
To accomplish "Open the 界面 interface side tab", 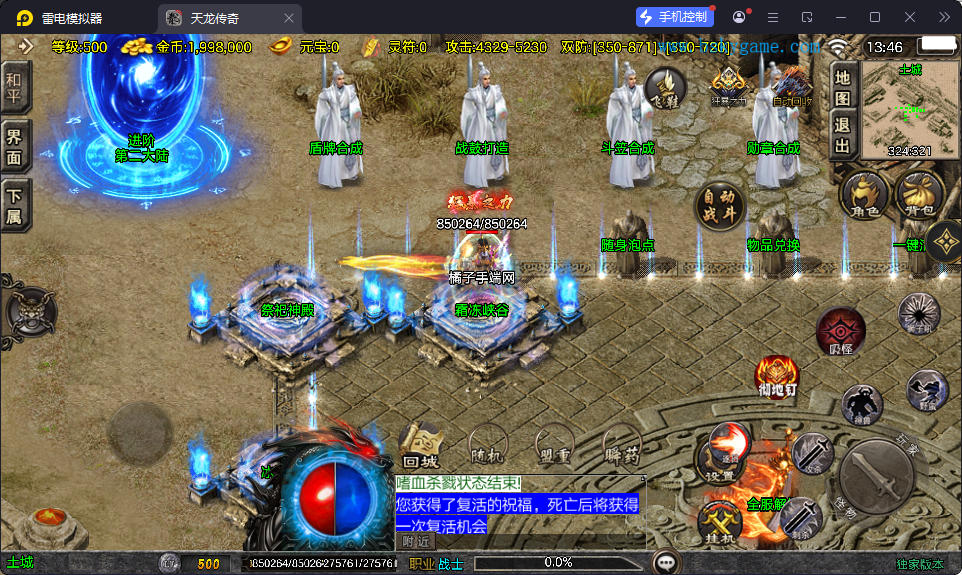I will [14, 149].
